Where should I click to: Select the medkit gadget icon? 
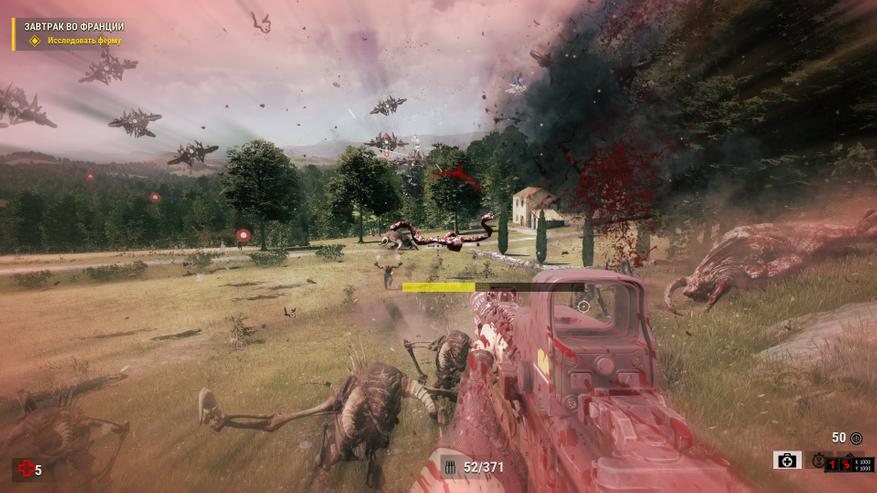787,460
